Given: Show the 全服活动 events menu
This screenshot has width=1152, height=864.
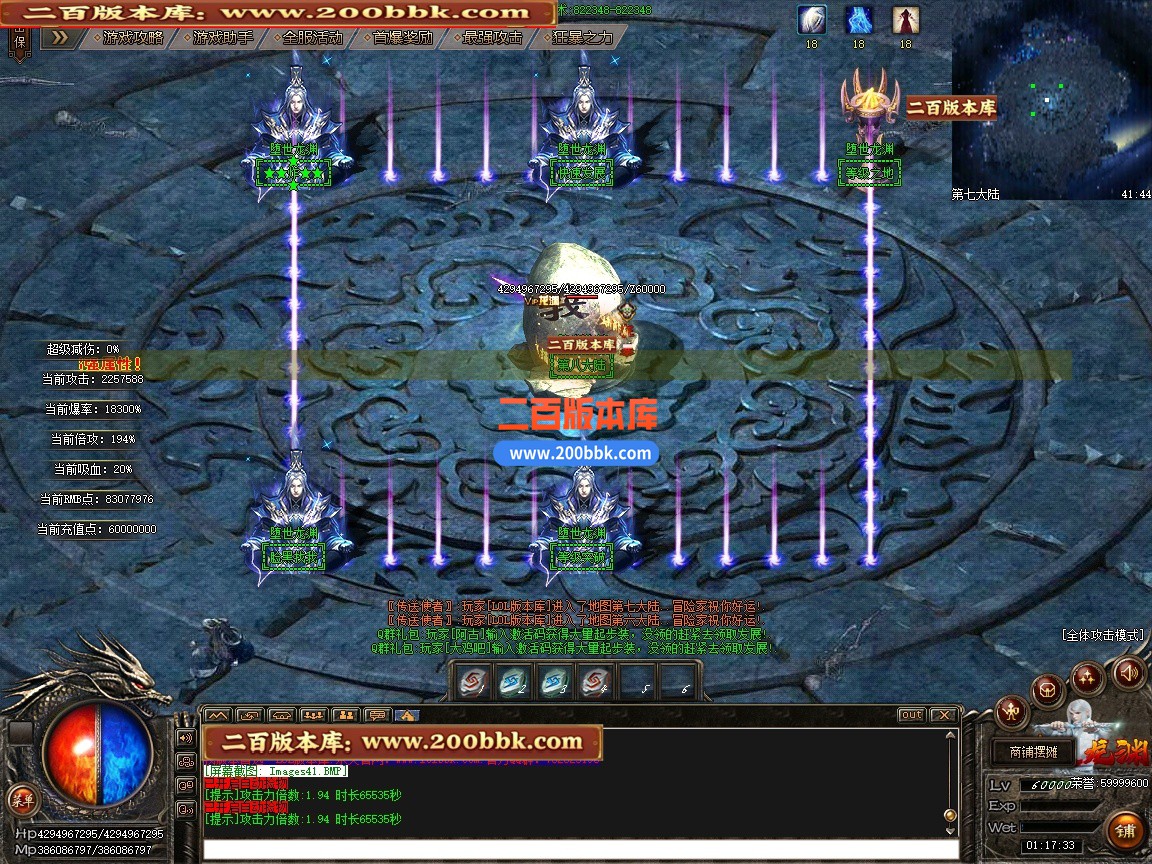Looking at the screenshot, I should (x=312, y=38).
